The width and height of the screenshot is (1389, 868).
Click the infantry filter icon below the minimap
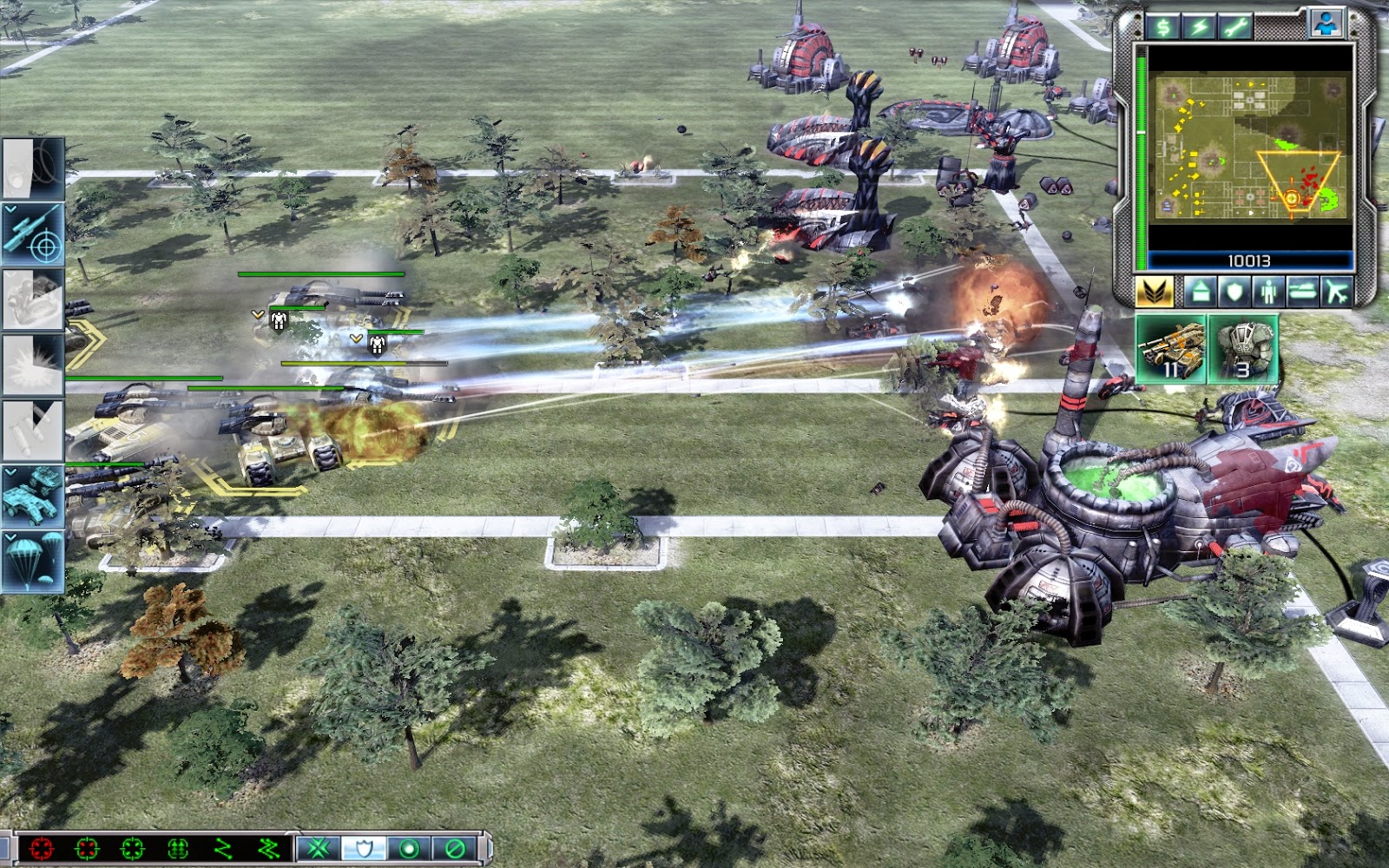coord(1267,291)
